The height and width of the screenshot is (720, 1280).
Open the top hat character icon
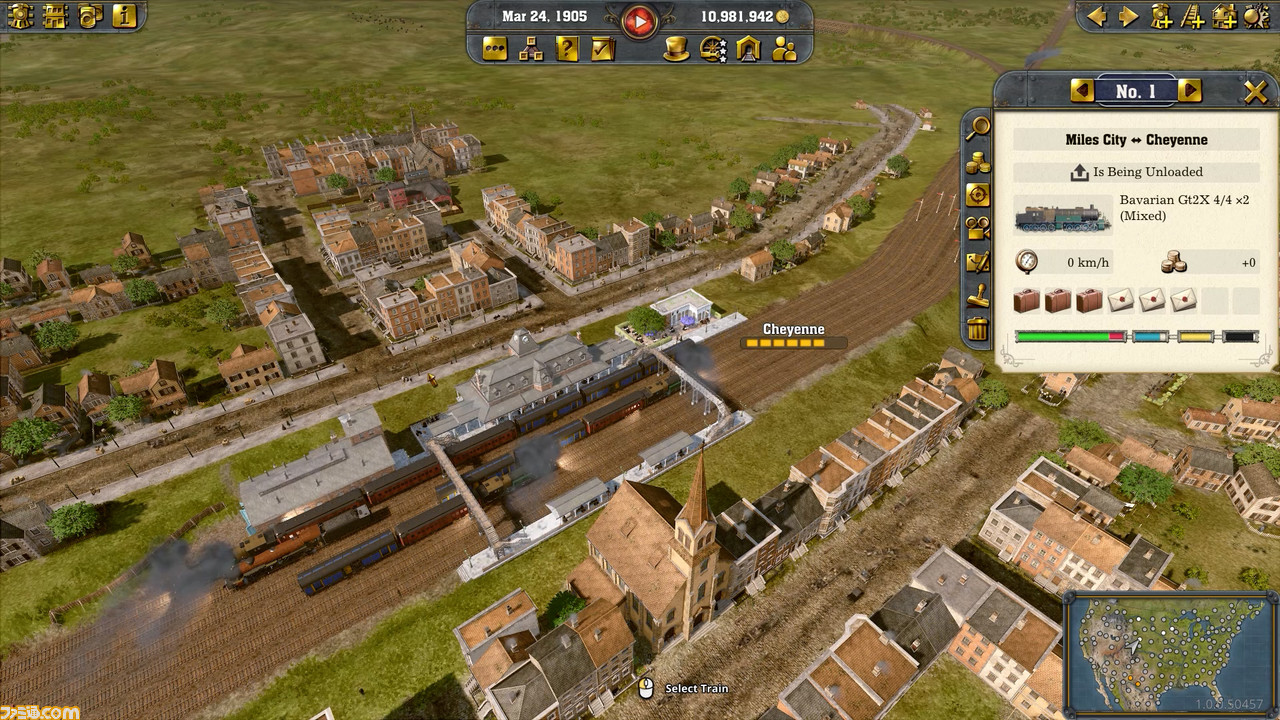pyautogui.click(x=677, y=48)
